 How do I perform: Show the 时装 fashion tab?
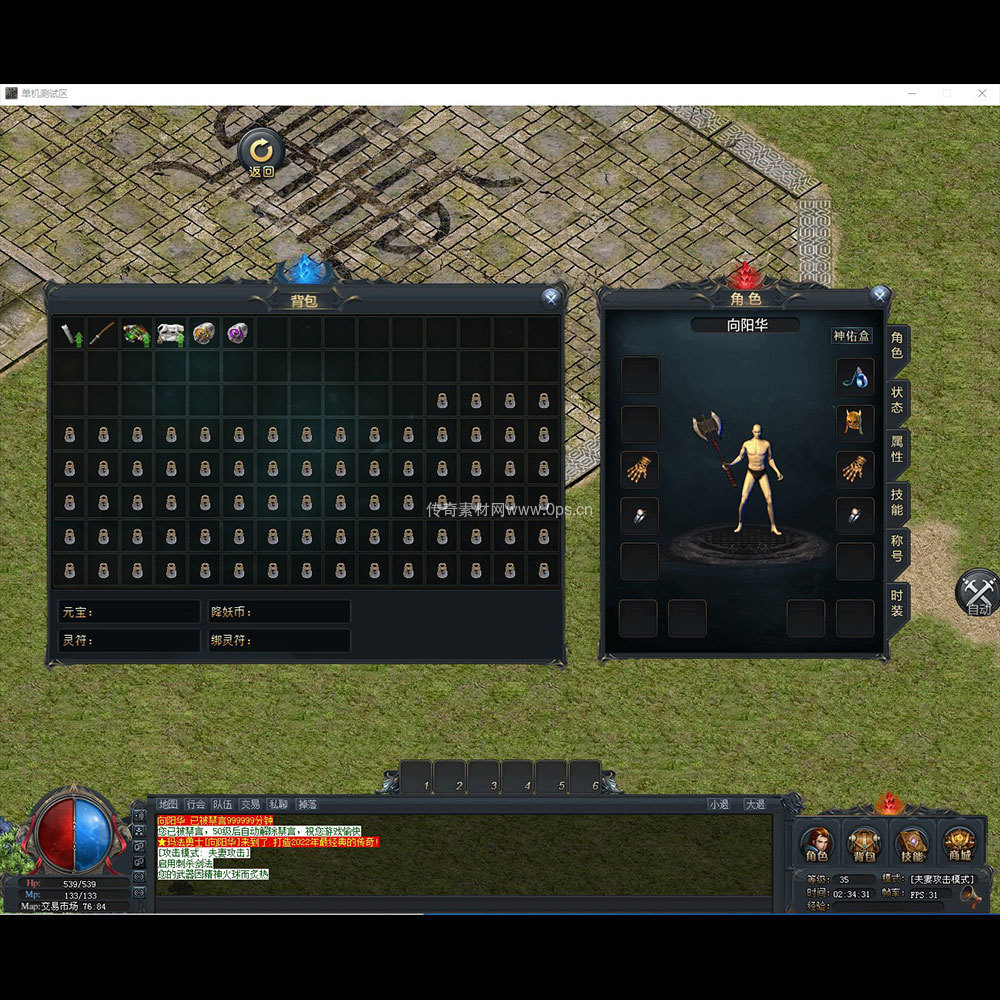897,602
